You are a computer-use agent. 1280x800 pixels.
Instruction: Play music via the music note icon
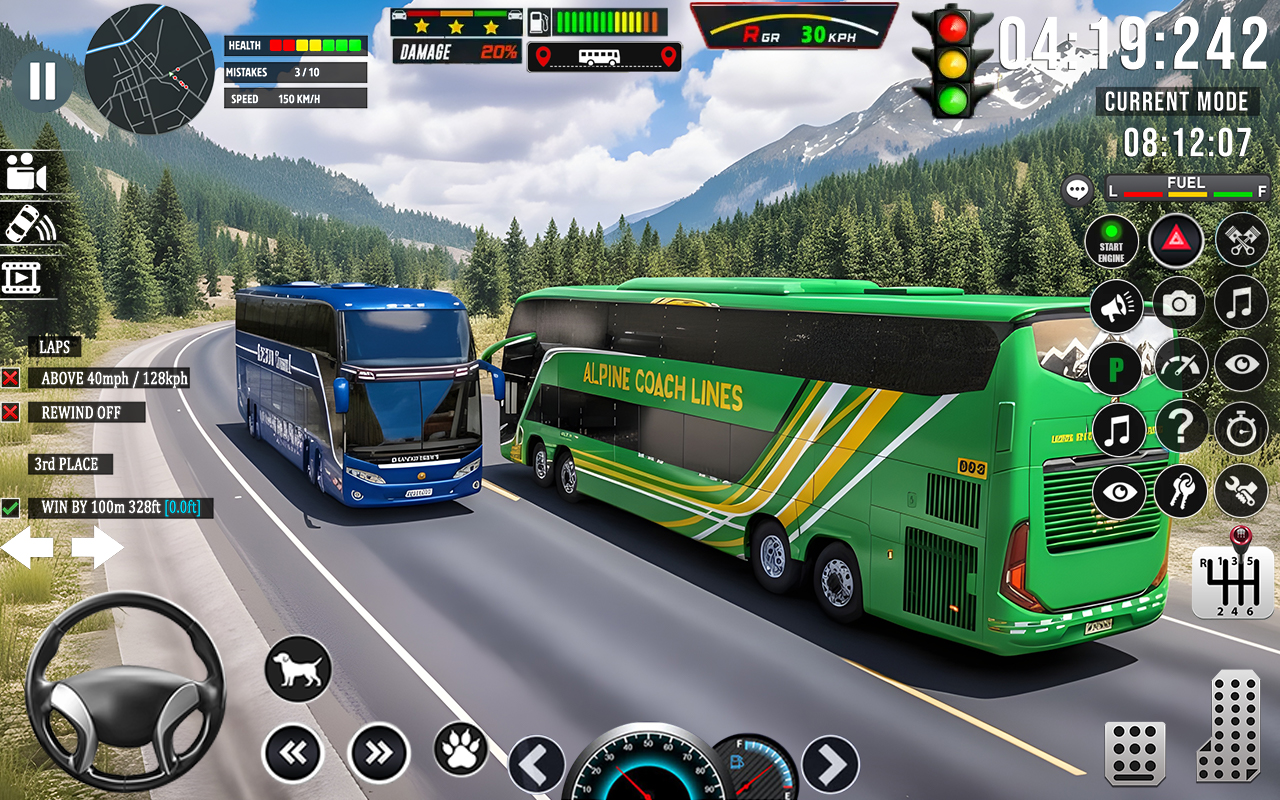(x=1240, y=303)
